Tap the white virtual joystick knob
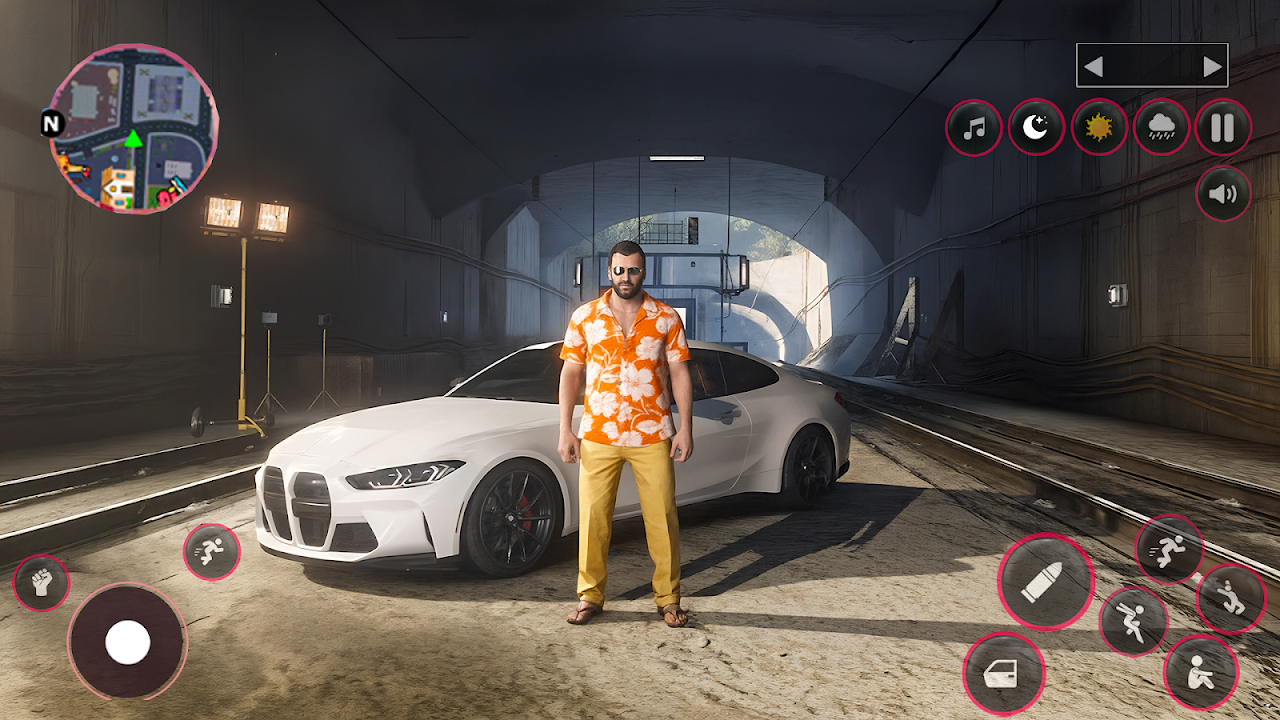Screen dimensions: 1280x720 (x=128, y=641)
